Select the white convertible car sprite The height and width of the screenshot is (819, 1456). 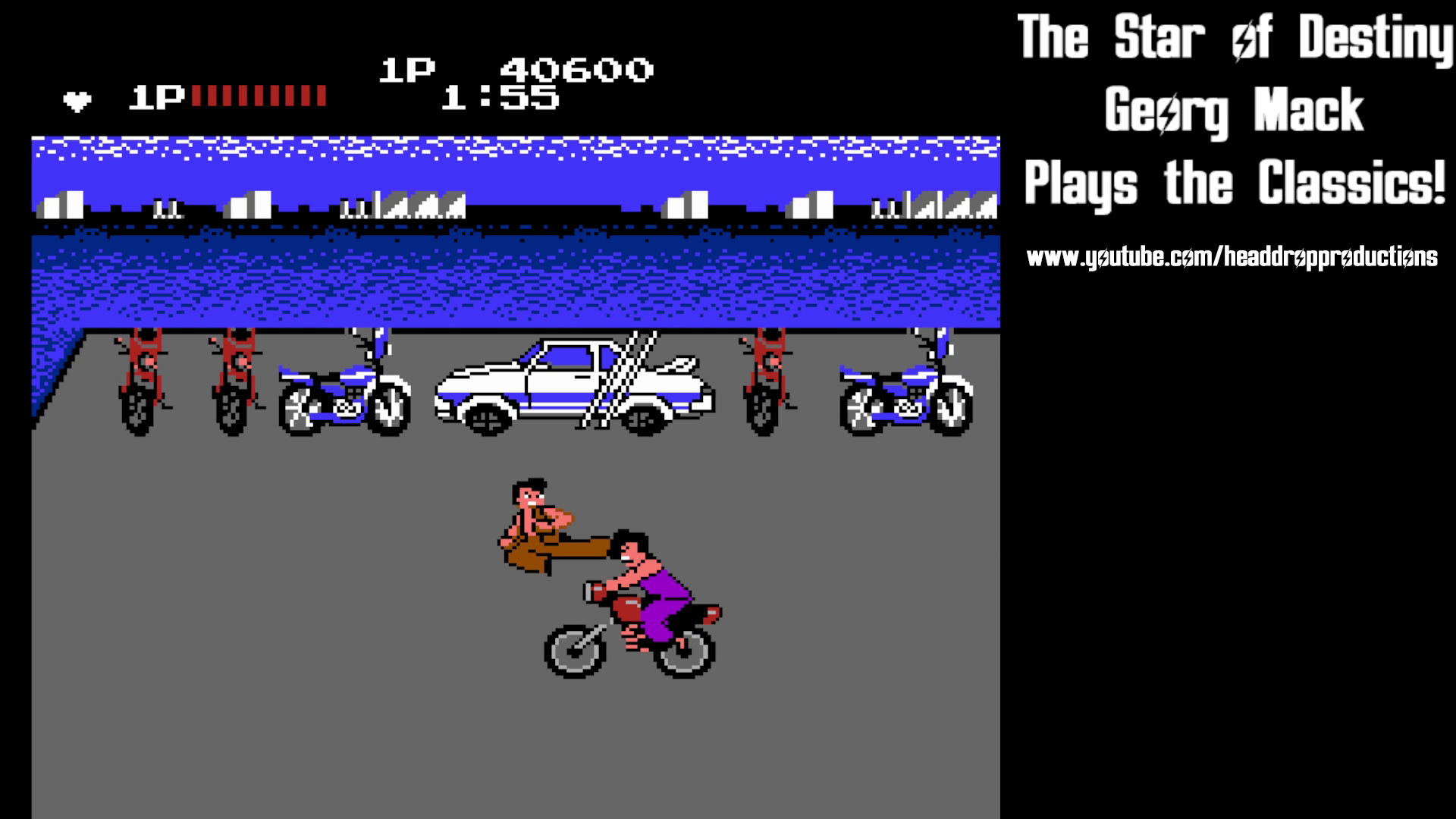pyautogui.click(x=569, y=387)
